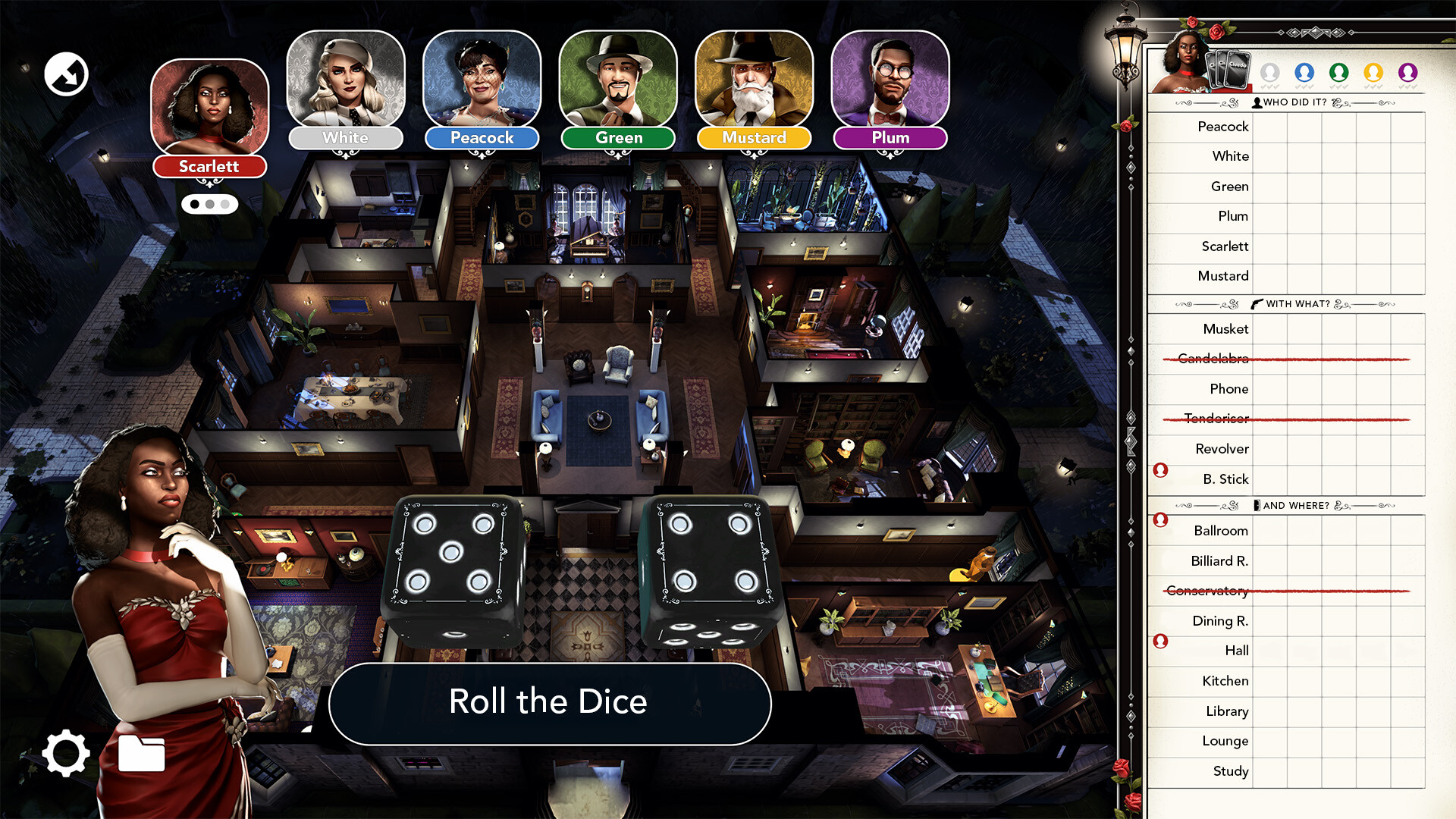Image resolution: width=1456 pixels, height=819 pixels.
Task: Show Scarlett's cards on the notepad
Action: click(1231, 71)
